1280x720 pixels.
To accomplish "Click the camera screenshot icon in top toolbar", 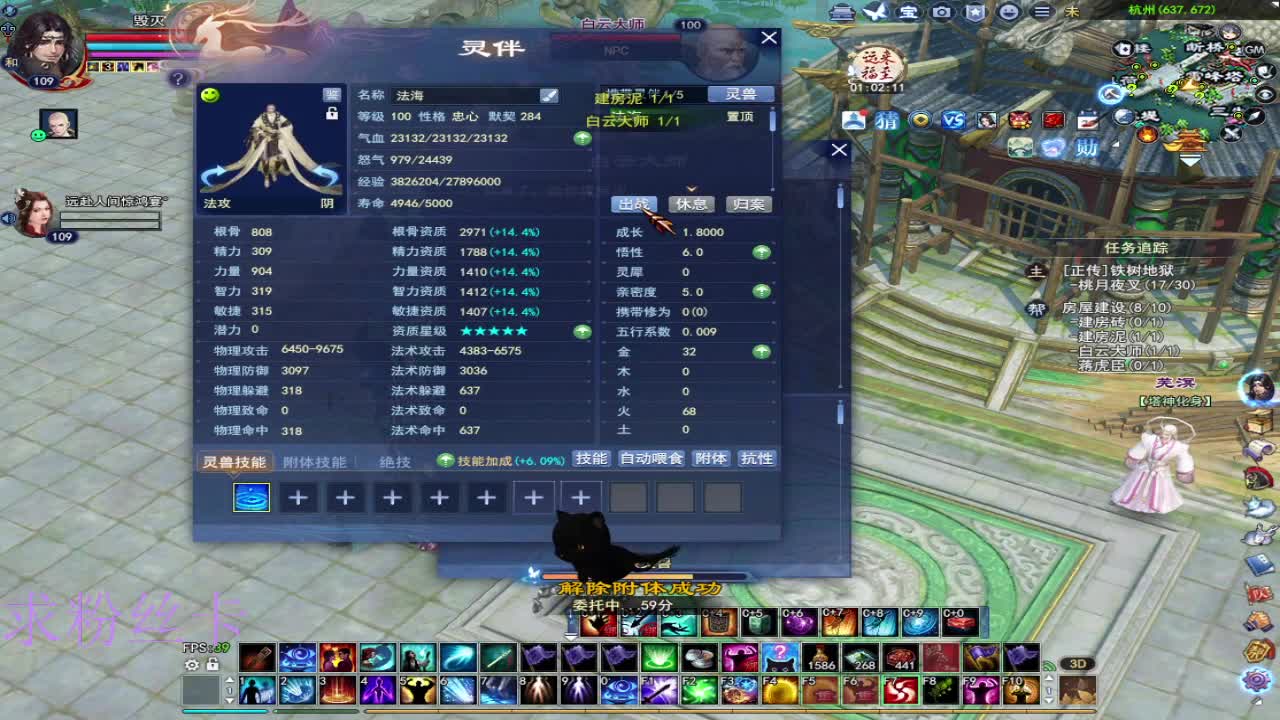I will (x=940, y=12).
